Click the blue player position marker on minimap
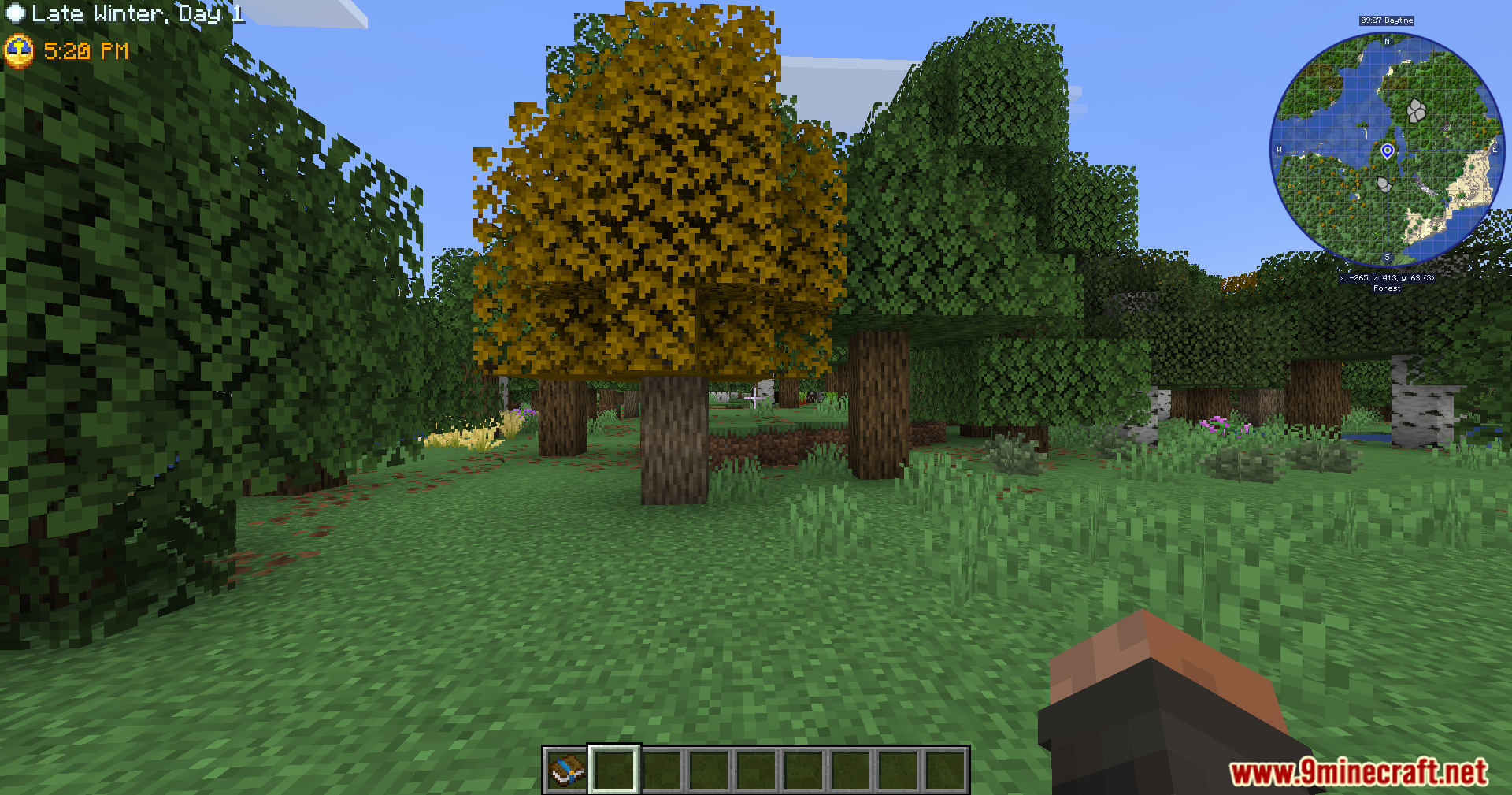The width and height of the screenshot is (1512, 795). point(1388,148)
